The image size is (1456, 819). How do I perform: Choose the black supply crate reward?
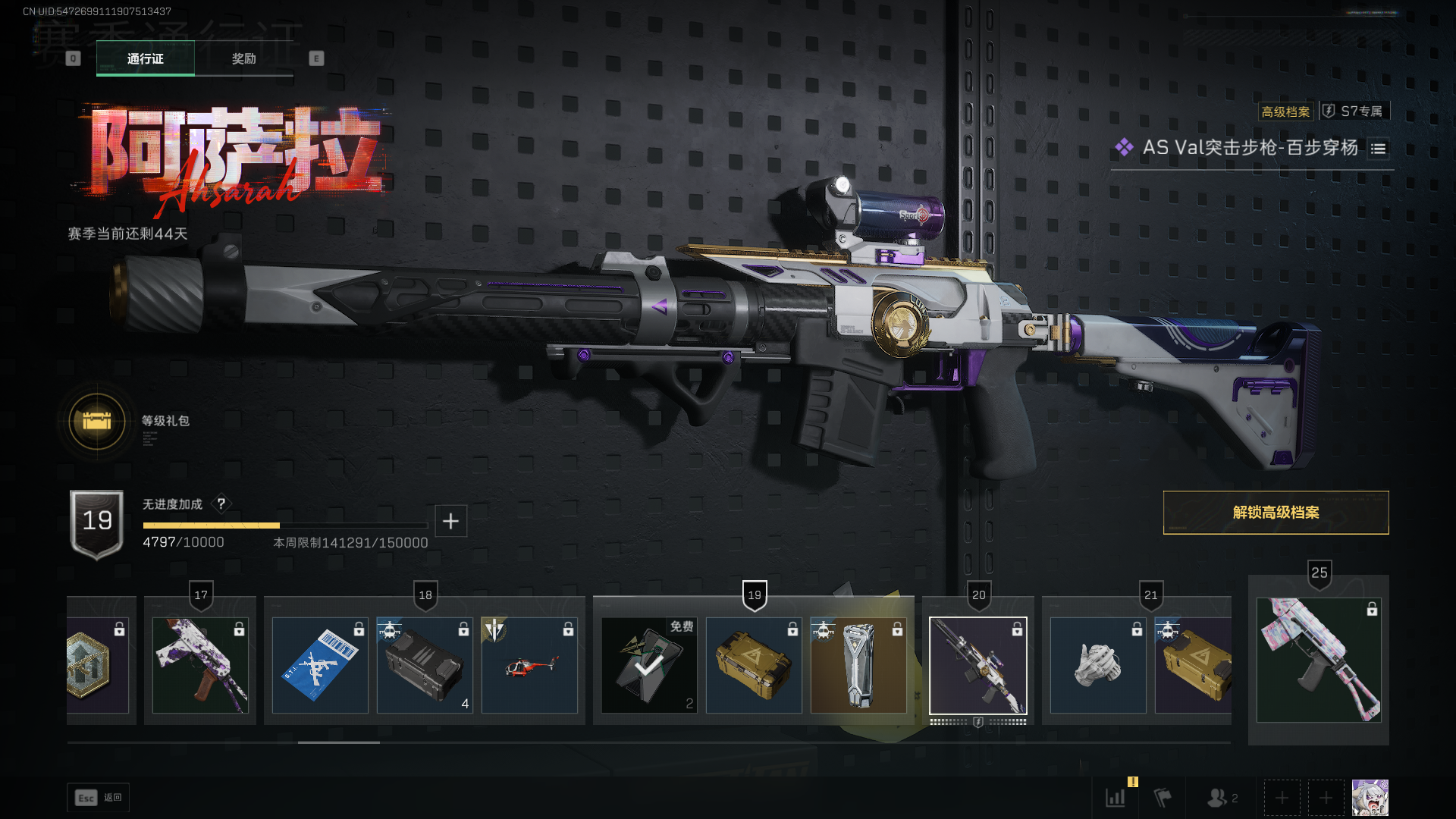pos(425,665)
